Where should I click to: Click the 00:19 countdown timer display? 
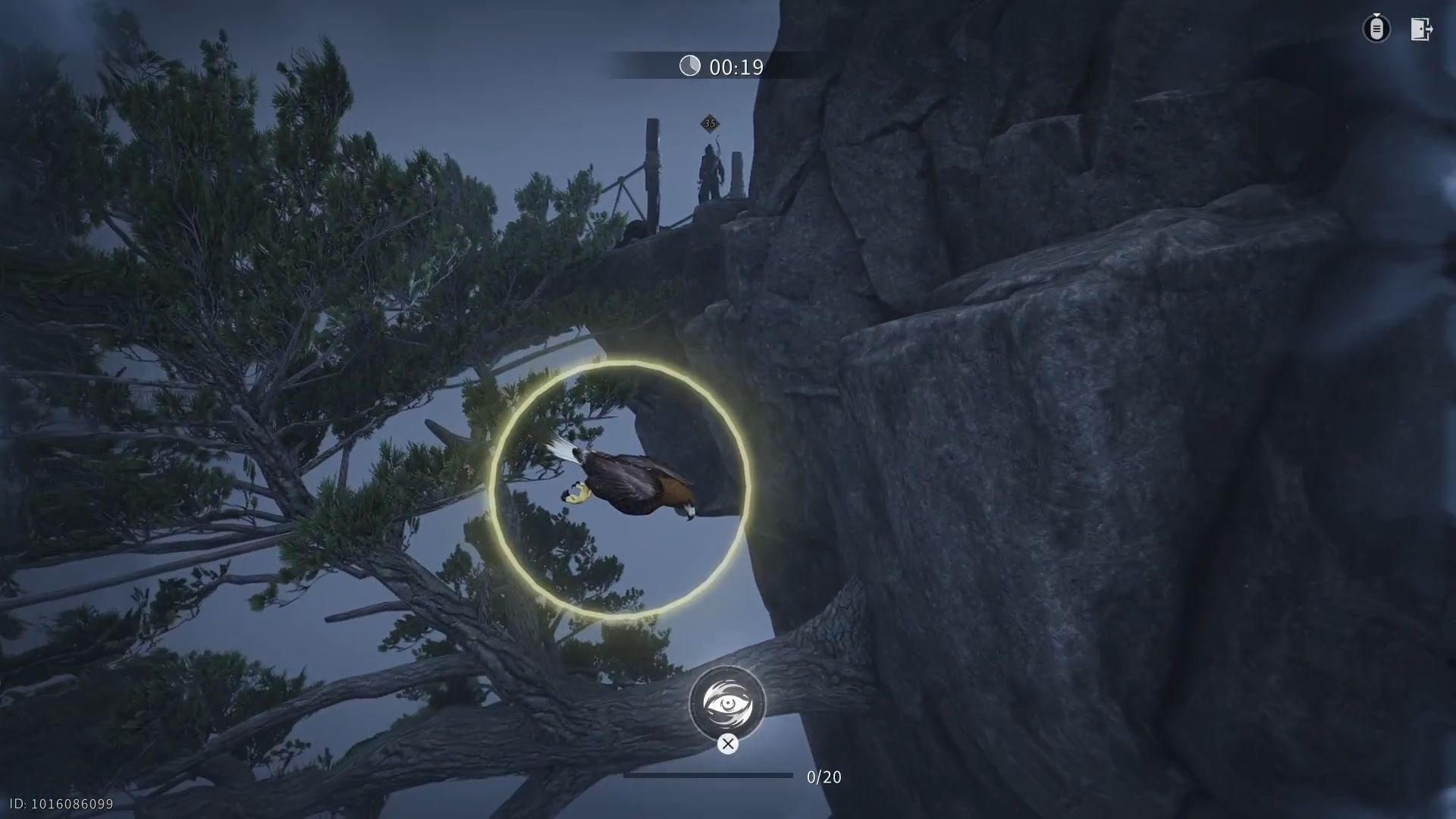(x=733, y=67)
